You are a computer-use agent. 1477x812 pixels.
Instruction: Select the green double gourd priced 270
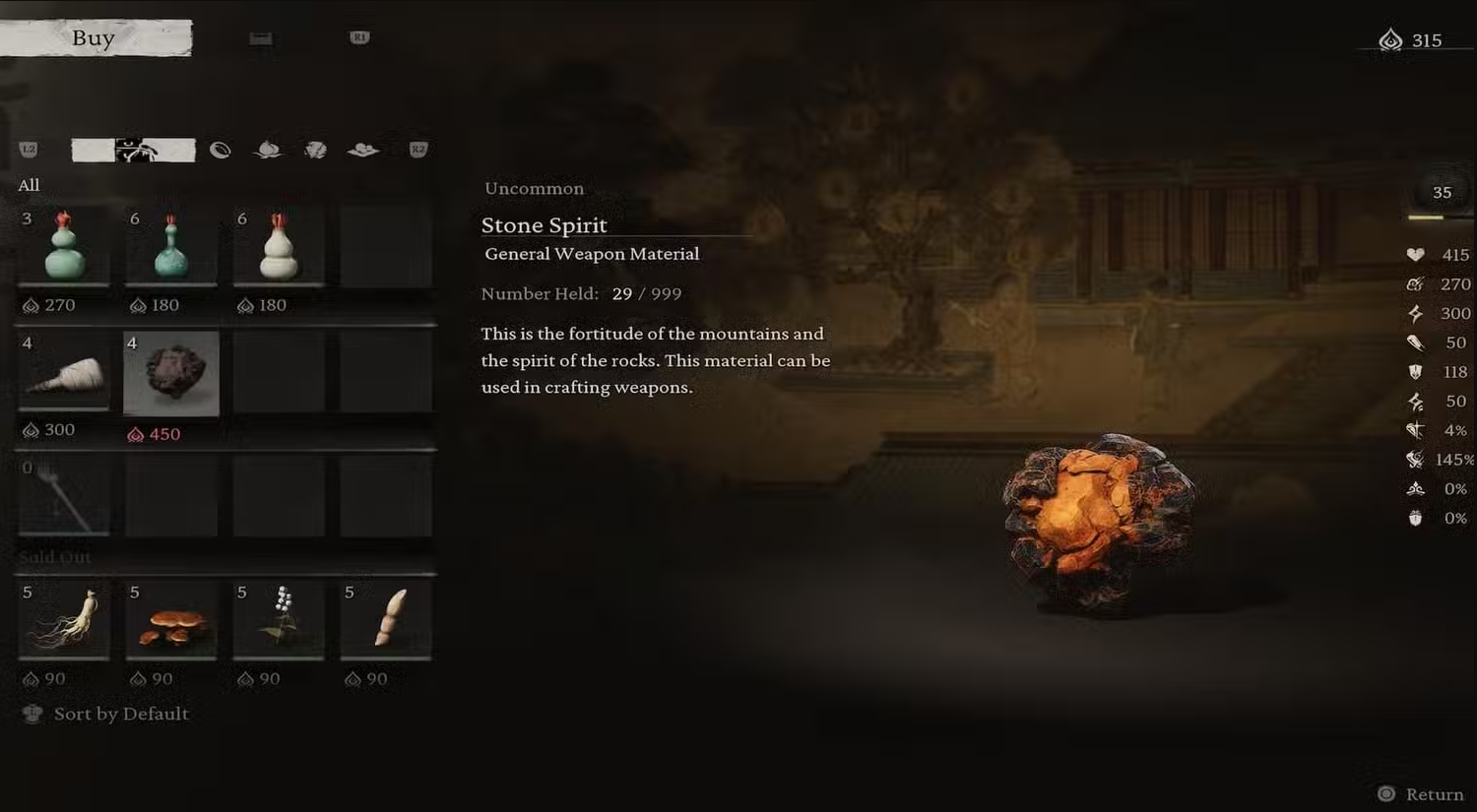tap(65, 246)
